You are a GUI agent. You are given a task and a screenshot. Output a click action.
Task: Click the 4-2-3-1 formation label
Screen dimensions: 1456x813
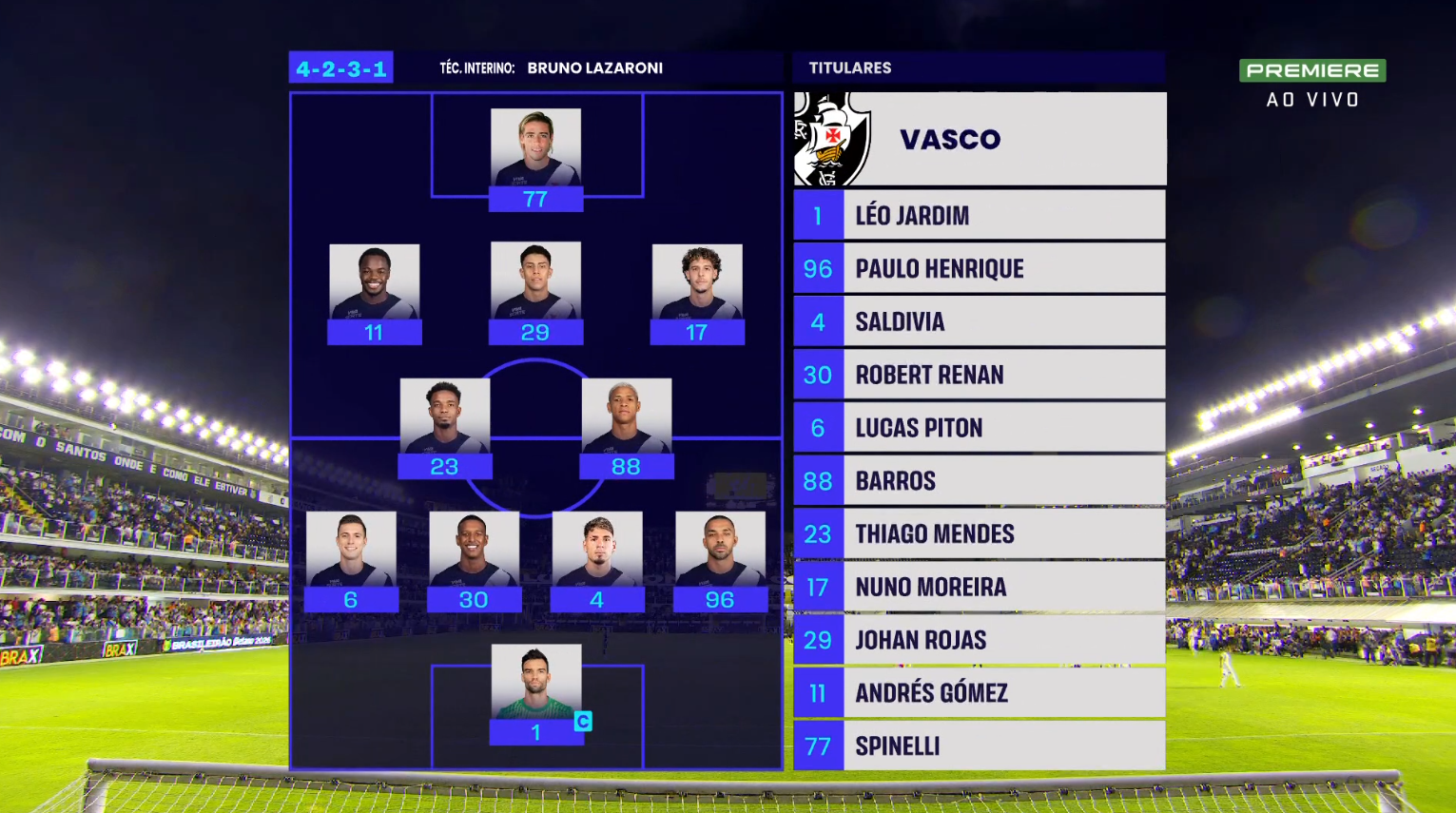(x=340, y=68)
